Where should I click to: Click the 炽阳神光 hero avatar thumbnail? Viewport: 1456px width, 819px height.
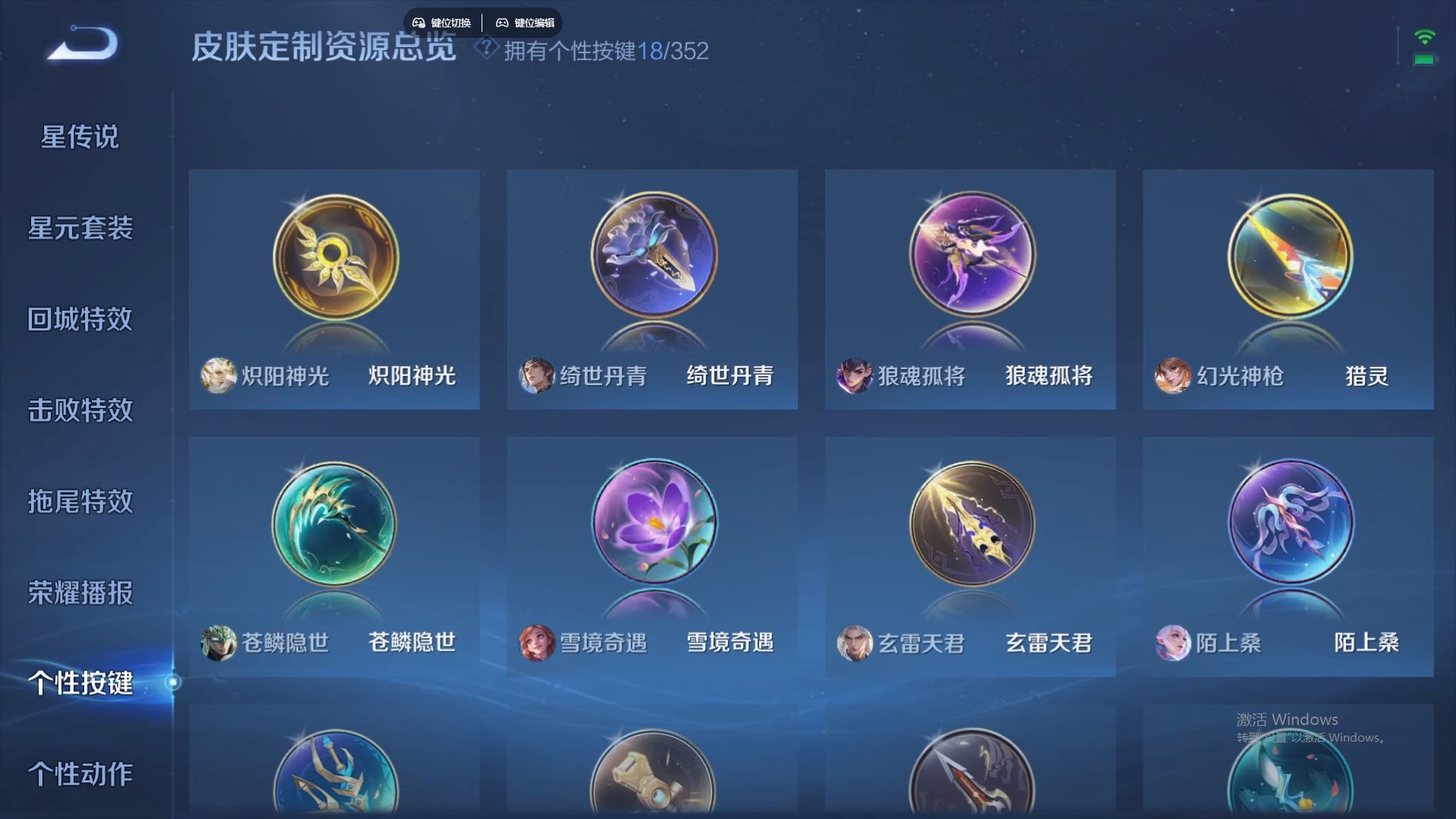[x=219, y=376]
